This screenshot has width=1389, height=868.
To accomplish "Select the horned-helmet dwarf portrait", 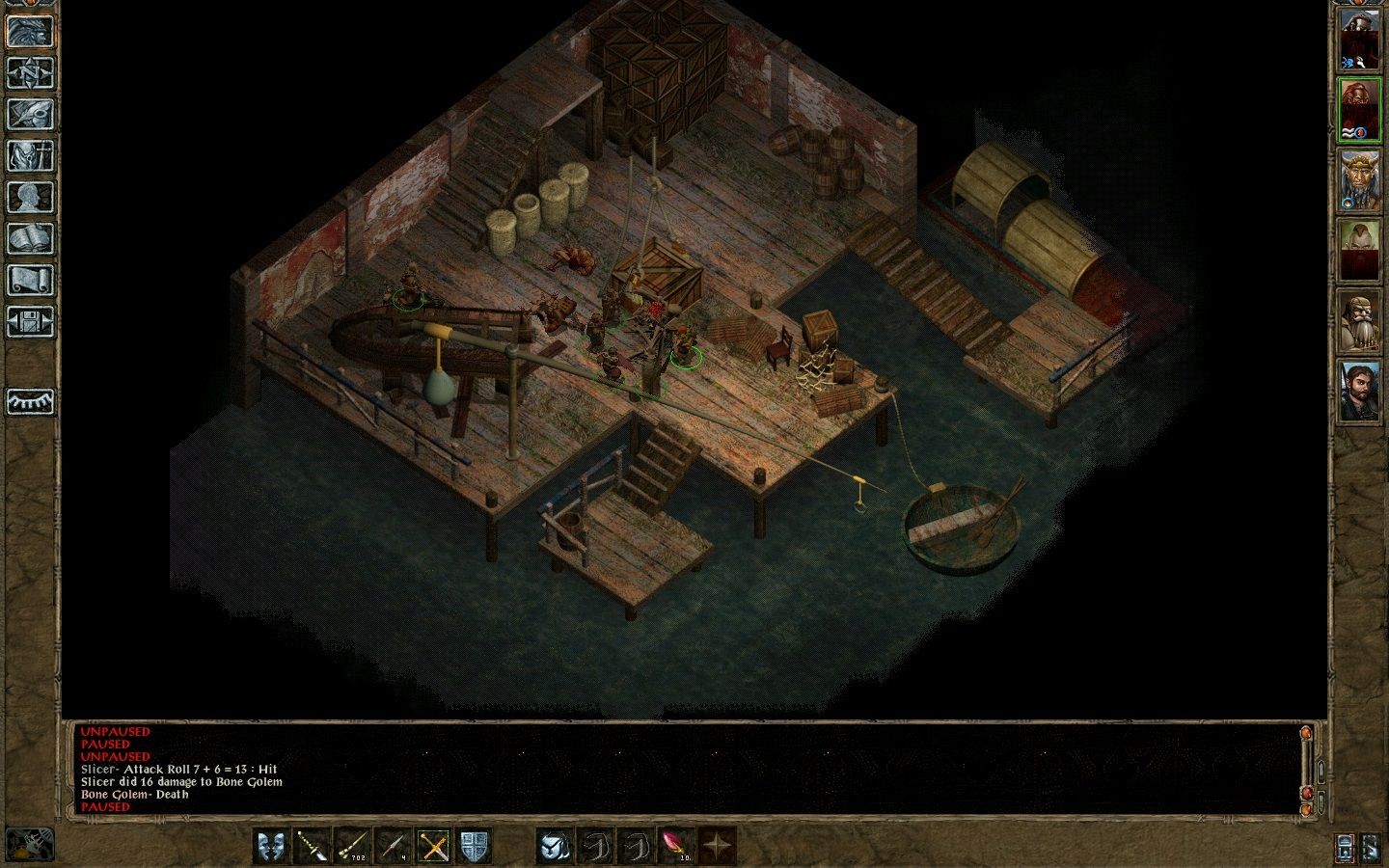I will pos(1358,182).
